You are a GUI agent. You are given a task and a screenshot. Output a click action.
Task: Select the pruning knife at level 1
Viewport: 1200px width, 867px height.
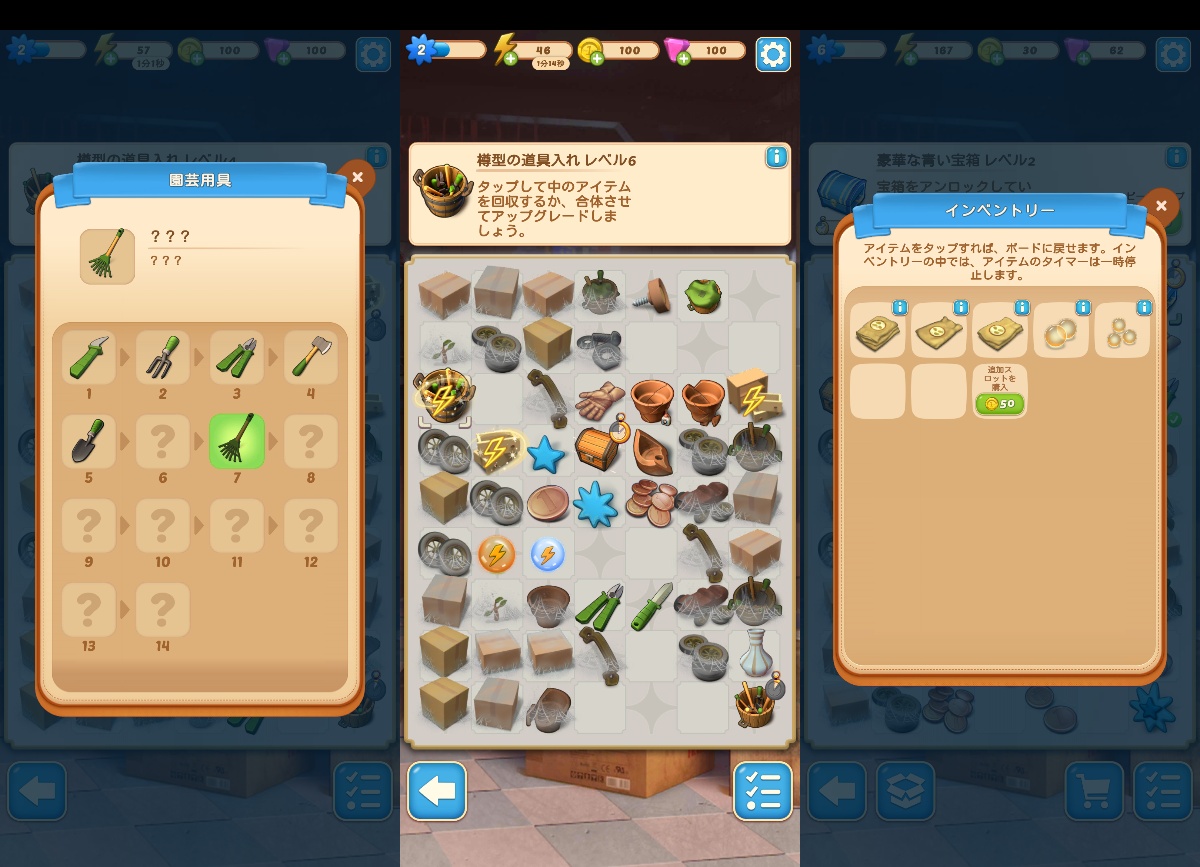tap(89, 357)
